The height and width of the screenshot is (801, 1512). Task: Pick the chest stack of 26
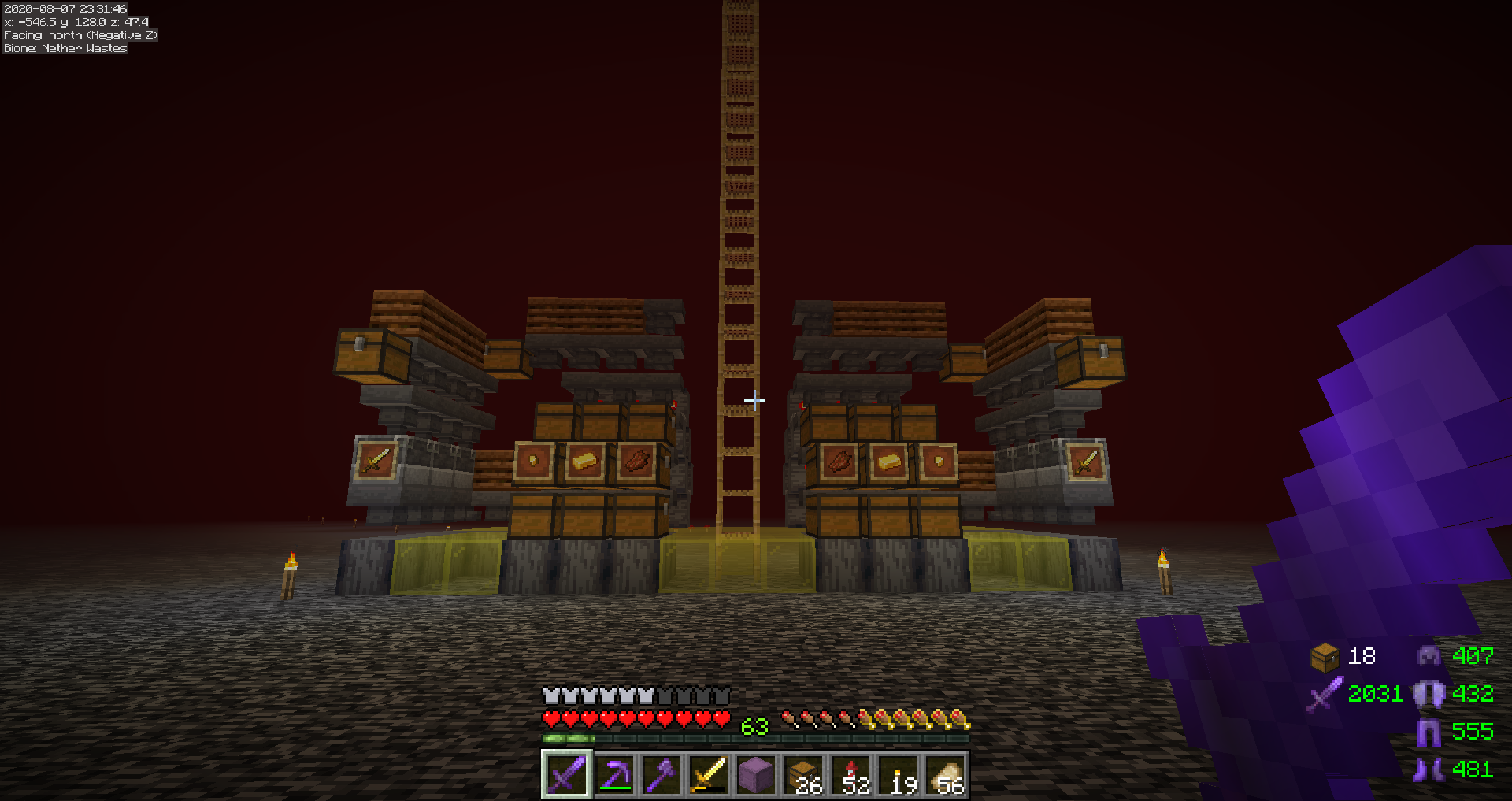(803, 775)
